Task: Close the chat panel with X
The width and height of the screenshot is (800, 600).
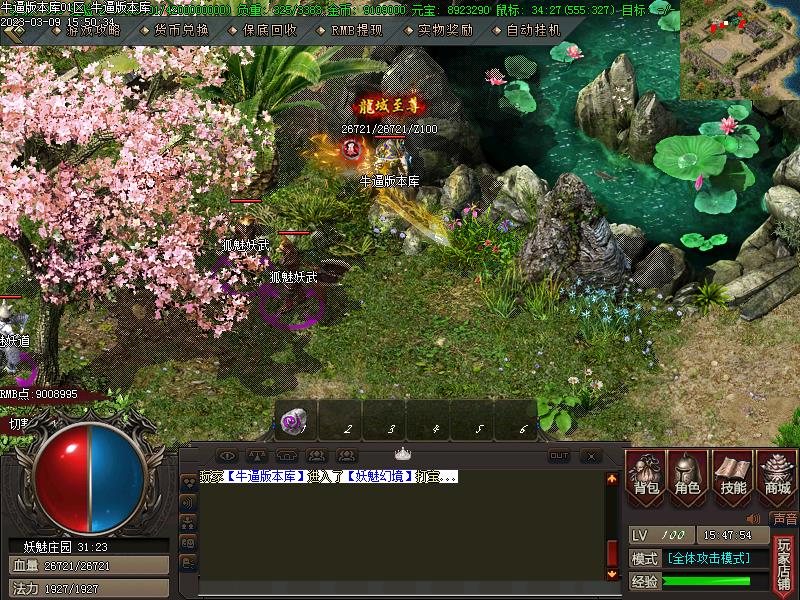Action: click(x=591, y=456)
